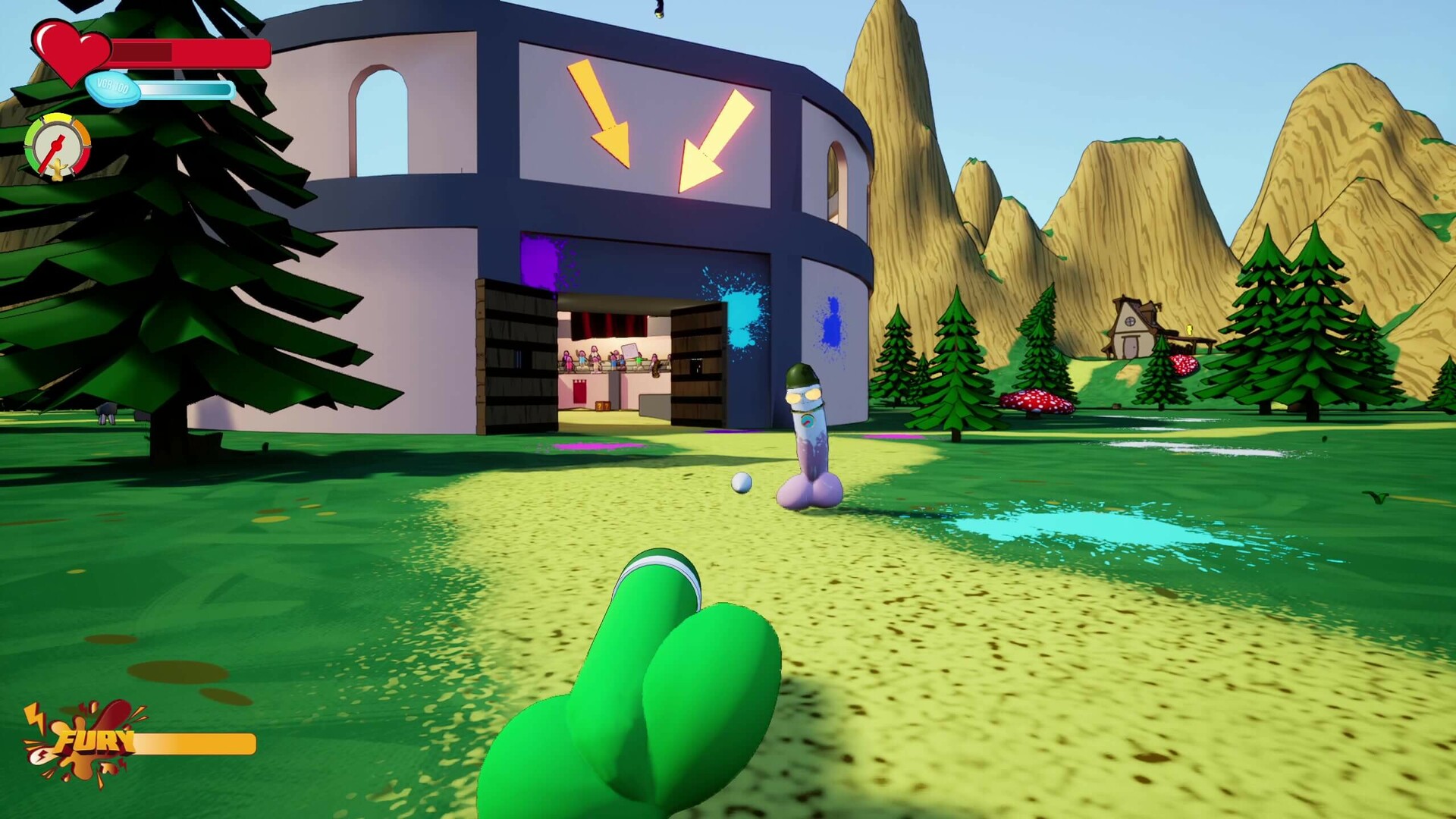Click the red banner door inside the arena
This screenshot has height=819, width=1456.
pyautogui.click(x=579, y=391)
